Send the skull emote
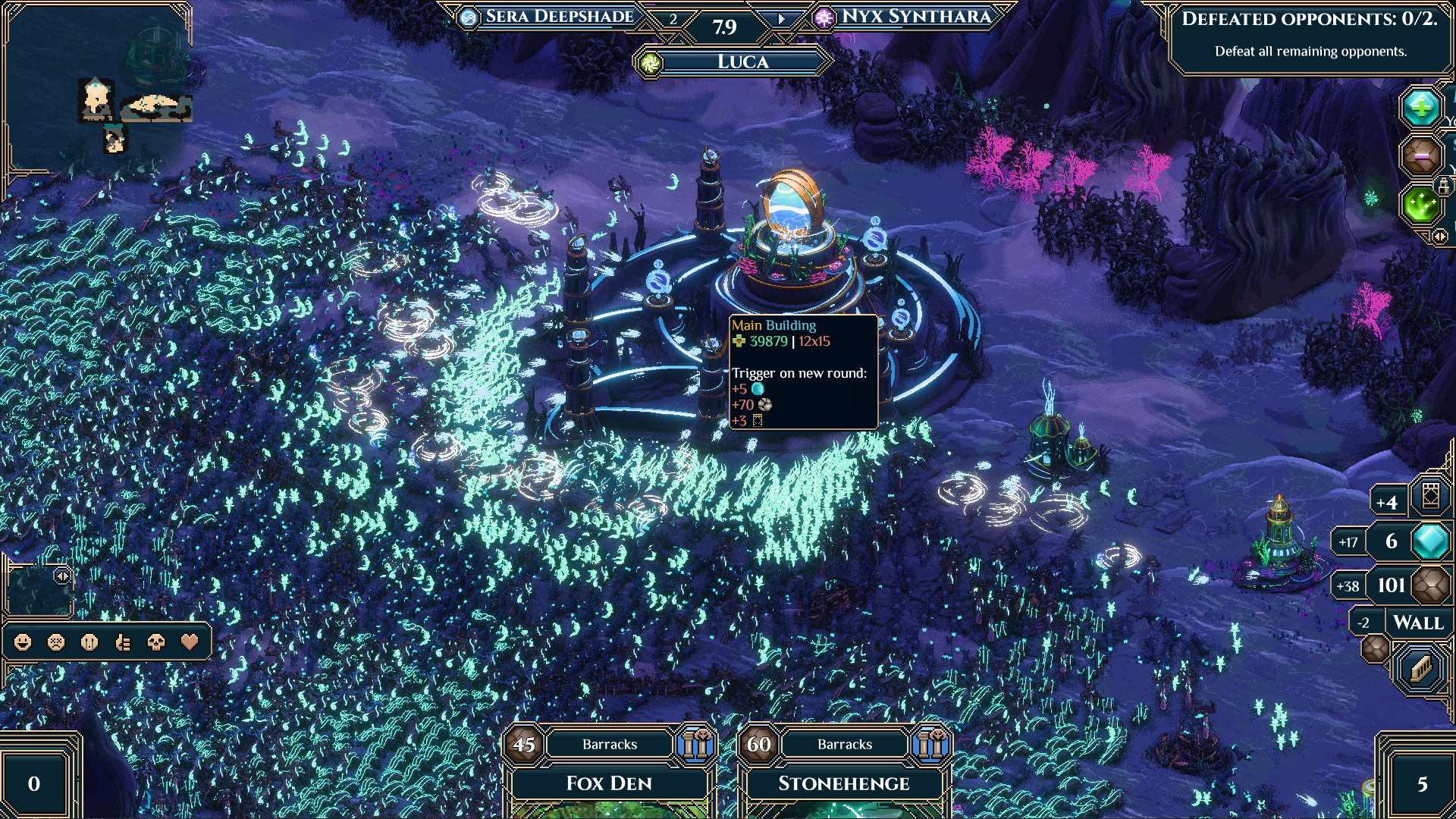This screenshot has height=819, width=1456. (154, 643)
